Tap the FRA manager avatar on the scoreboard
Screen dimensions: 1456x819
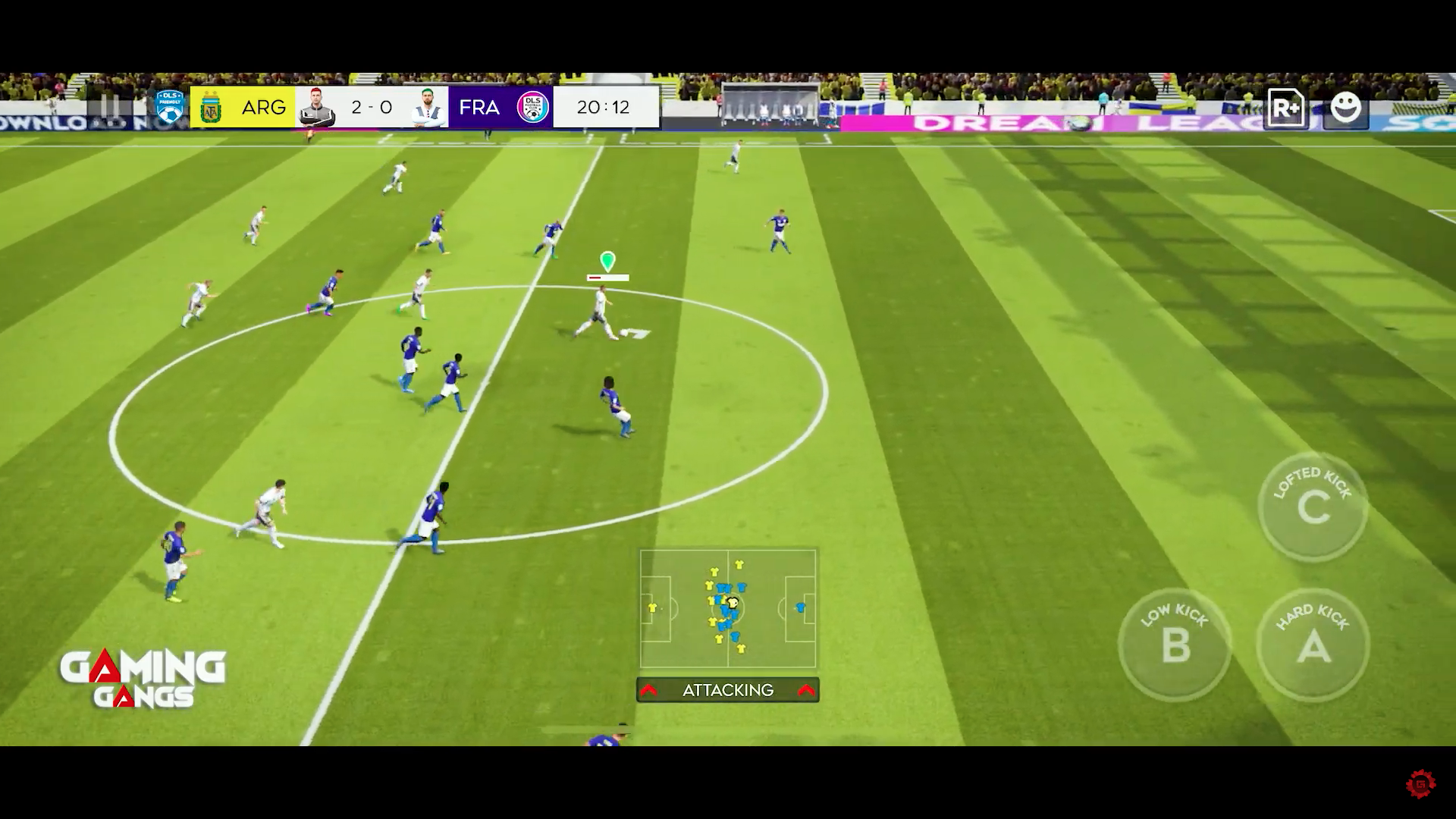pyautogui.click(x=425, y=107)
